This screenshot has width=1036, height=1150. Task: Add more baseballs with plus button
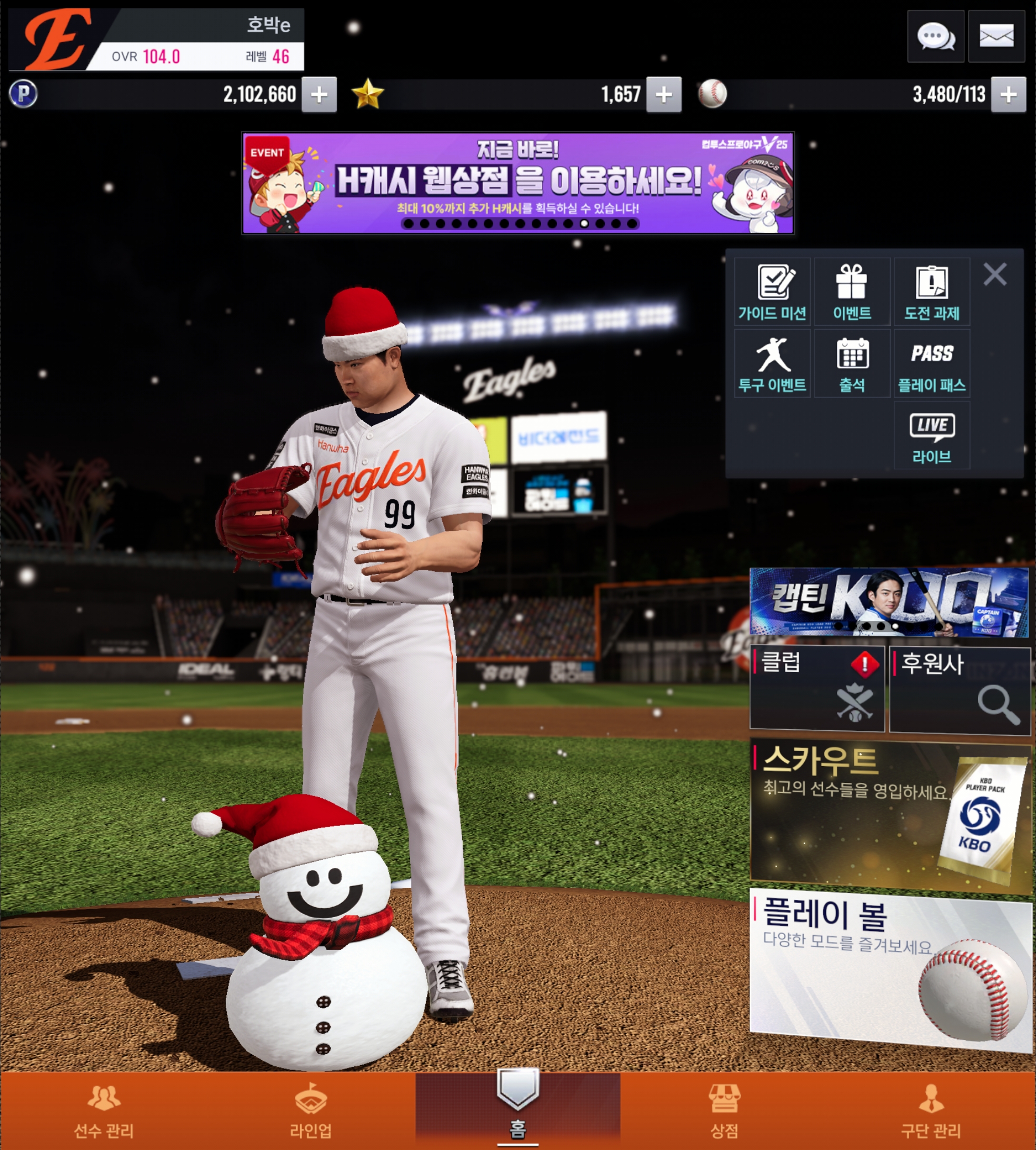click(x=1008, y=94)
